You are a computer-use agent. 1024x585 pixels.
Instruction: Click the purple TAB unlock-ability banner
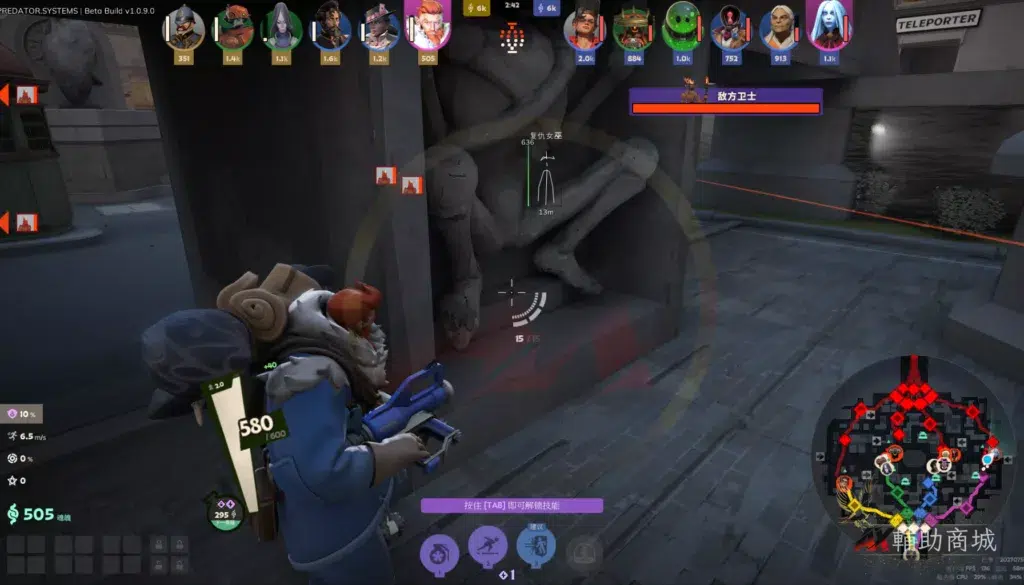click(511, 506)
